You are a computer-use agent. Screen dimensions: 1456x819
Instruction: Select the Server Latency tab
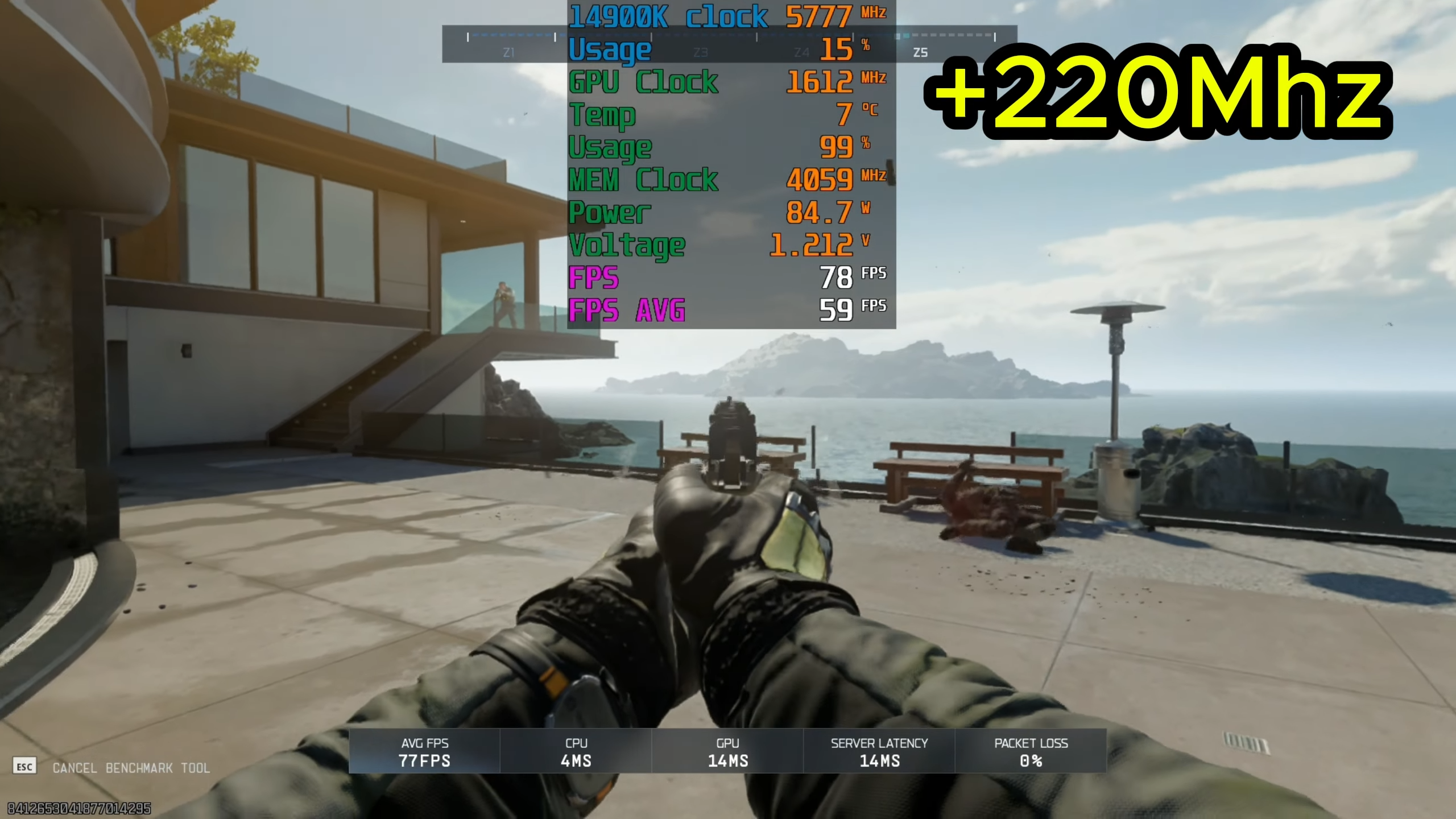(878, 752)
